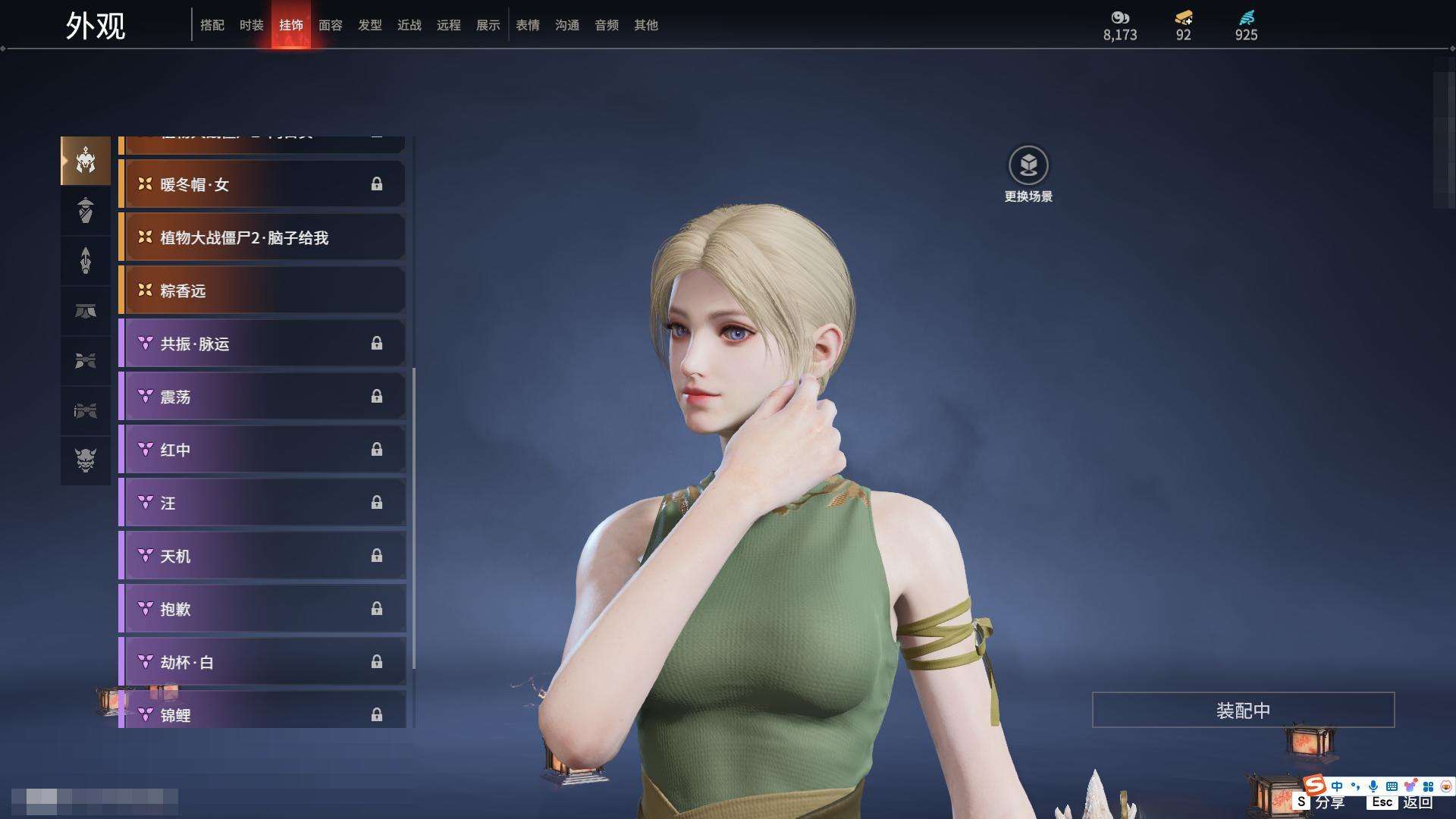
Task: Switch to the 时装 tab
Action: tap(251, 25)
